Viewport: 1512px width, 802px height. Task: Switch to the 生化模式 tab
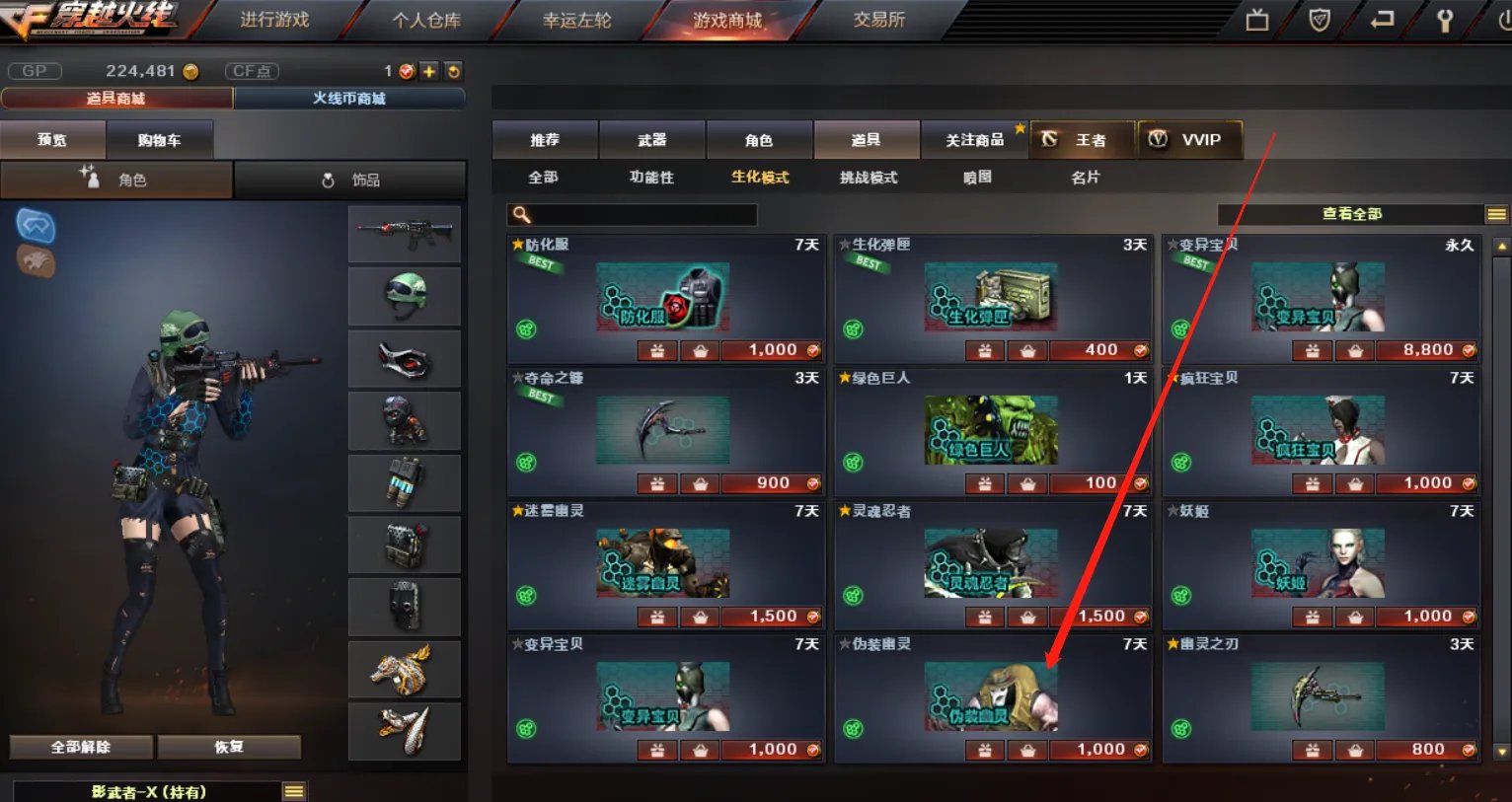coord(759,178)
